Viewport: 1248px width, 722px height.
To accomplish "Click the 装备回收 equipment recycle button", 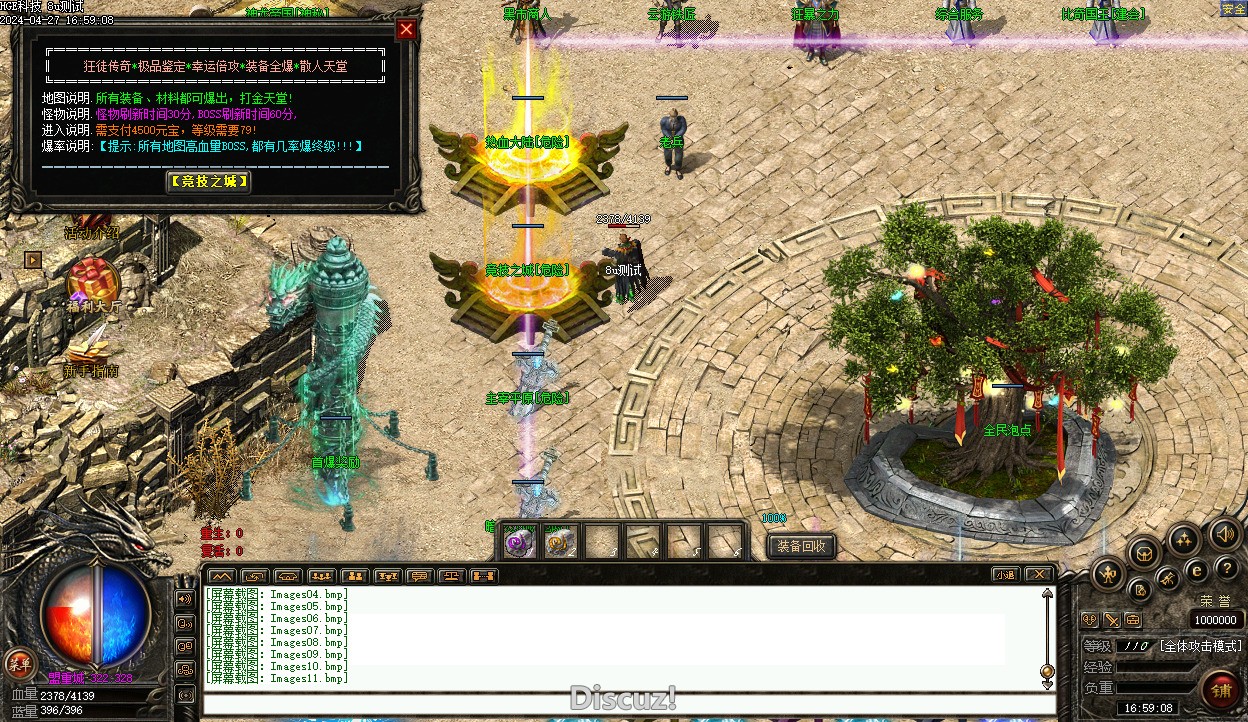I will click(801, 546).
